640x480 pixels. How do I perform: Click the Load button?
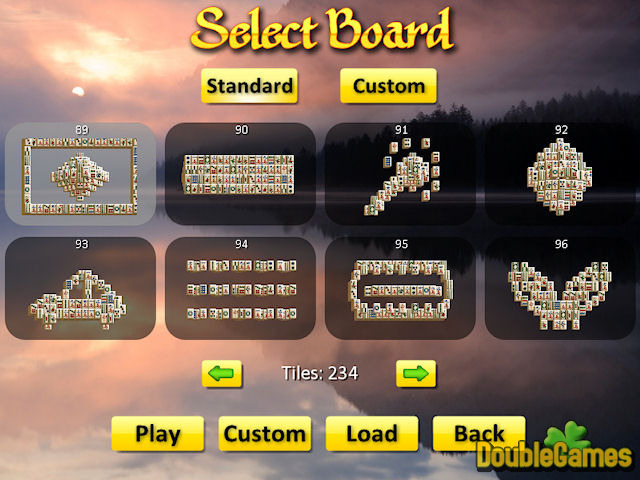click(x=371, y=434)
